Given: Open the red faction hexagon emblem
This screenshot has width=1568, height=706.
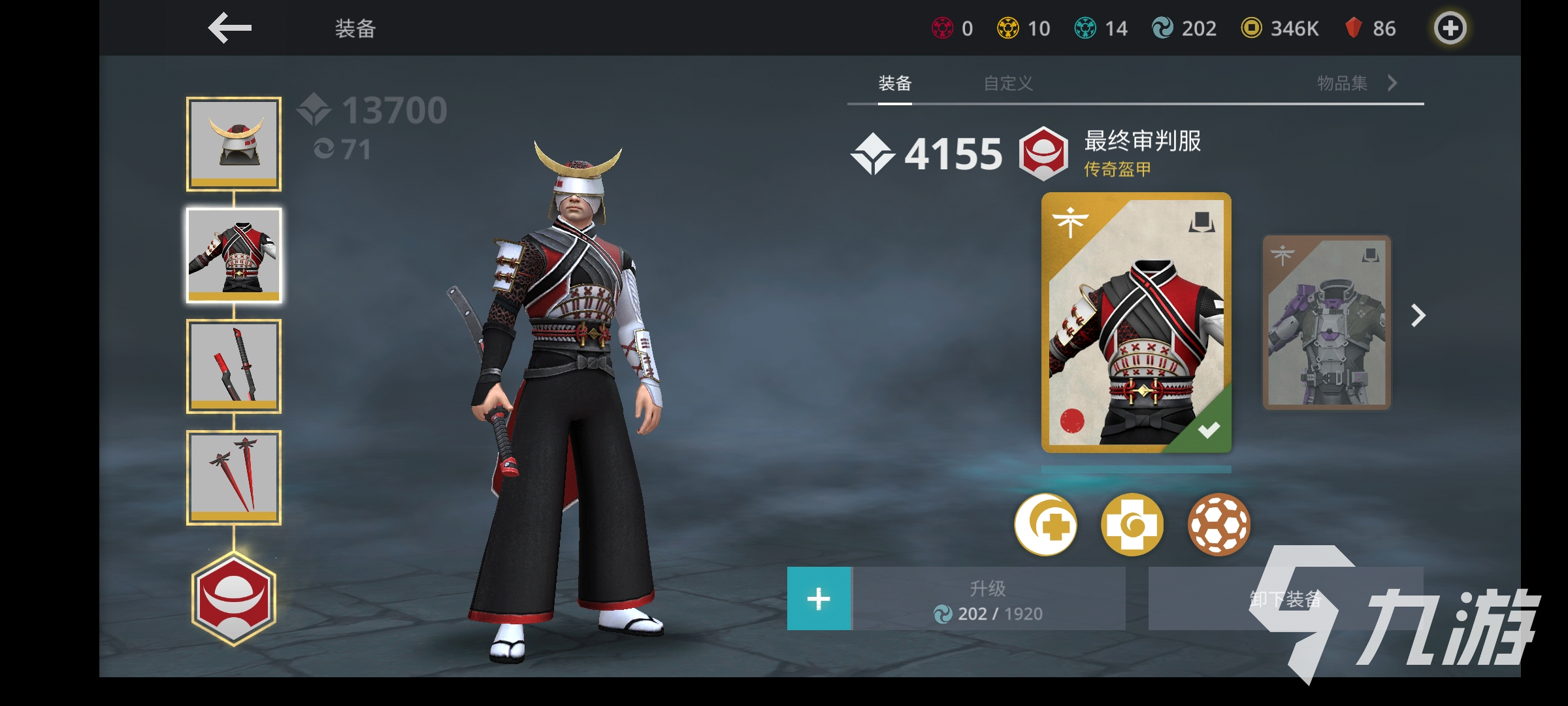Looking at the screenshot, I should tap(234, 598).
